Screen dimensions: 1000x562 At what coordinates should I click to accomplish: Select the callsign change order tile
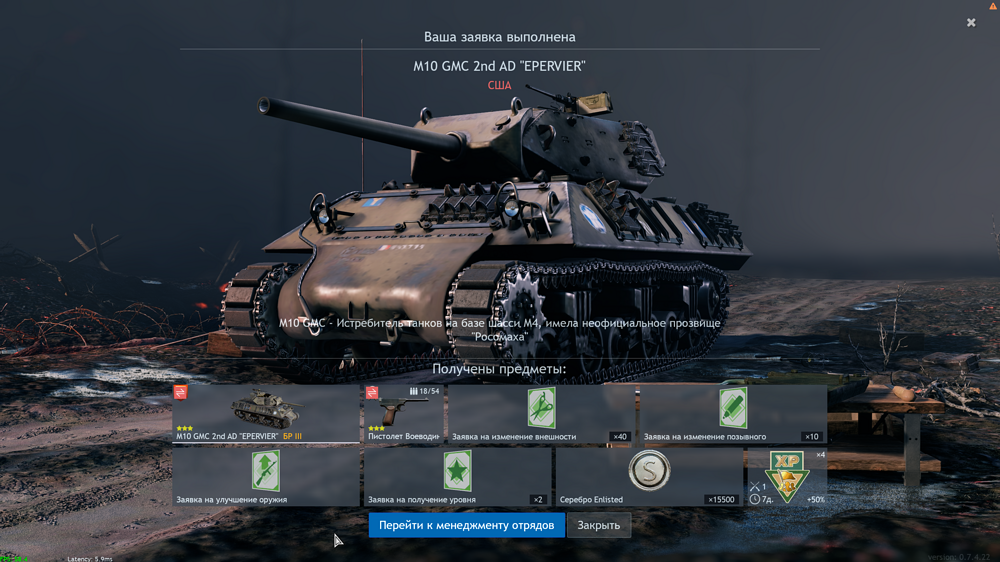(x=732, y=413)
